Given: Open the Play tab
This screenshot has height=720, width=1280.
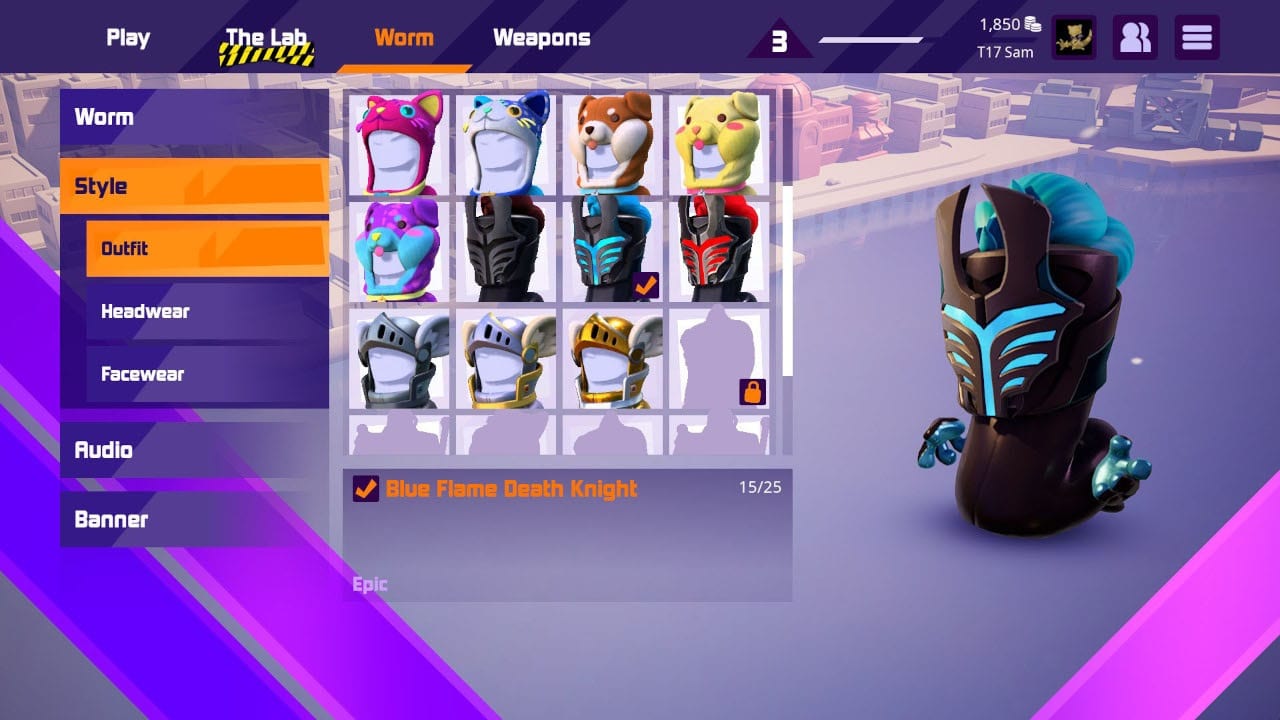Looking at the screenshot, I should coord(127,37).
